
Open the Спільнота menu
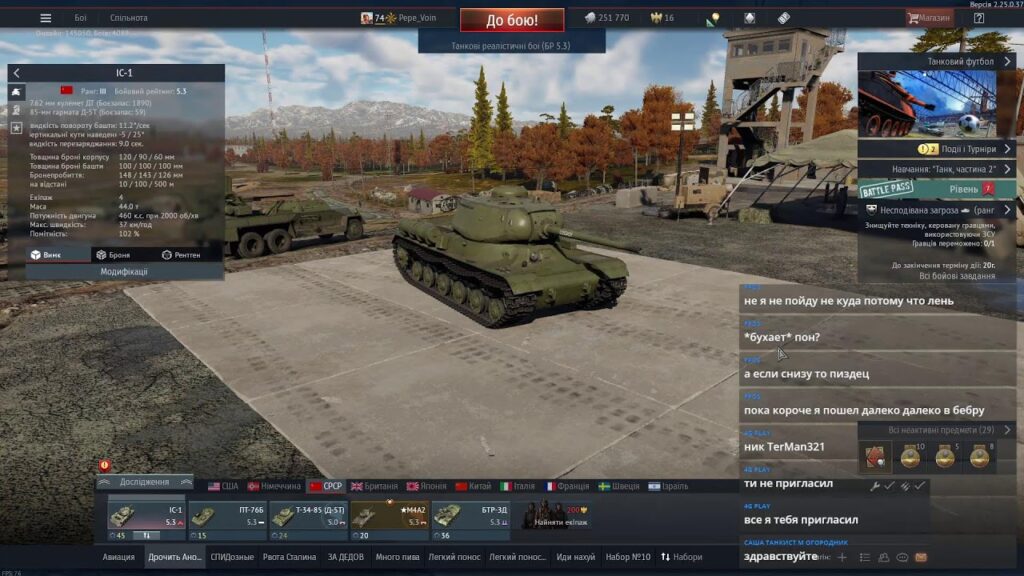click(x=129, y=18)
